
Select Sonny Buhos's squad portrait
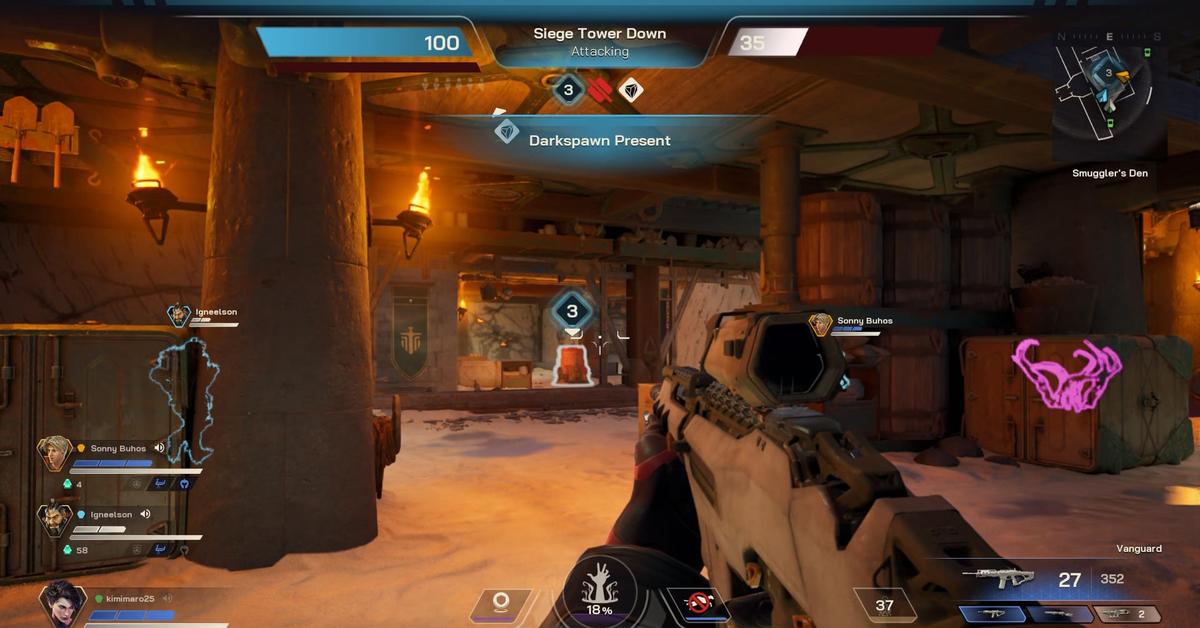(x=54, y=453)
